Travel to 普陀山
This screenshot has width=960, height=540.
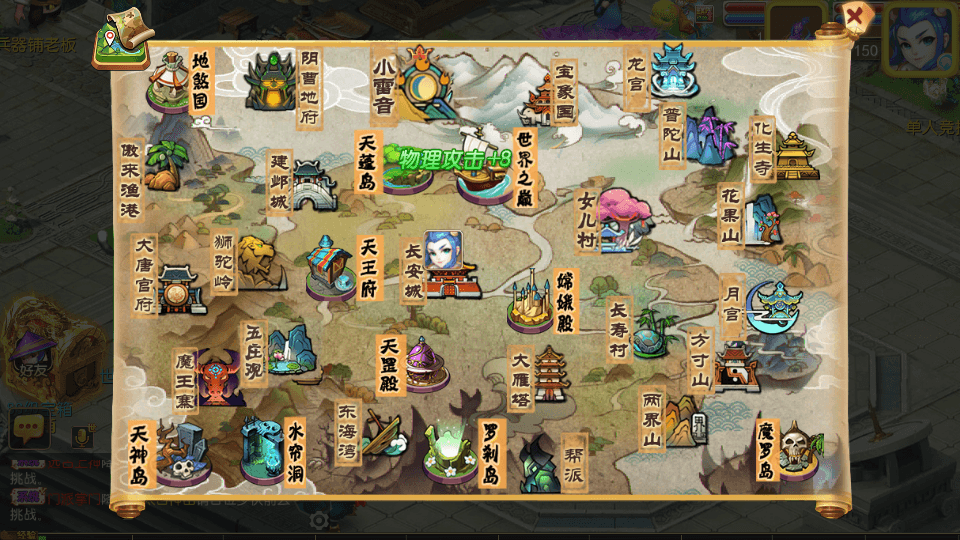click(710, 136)
